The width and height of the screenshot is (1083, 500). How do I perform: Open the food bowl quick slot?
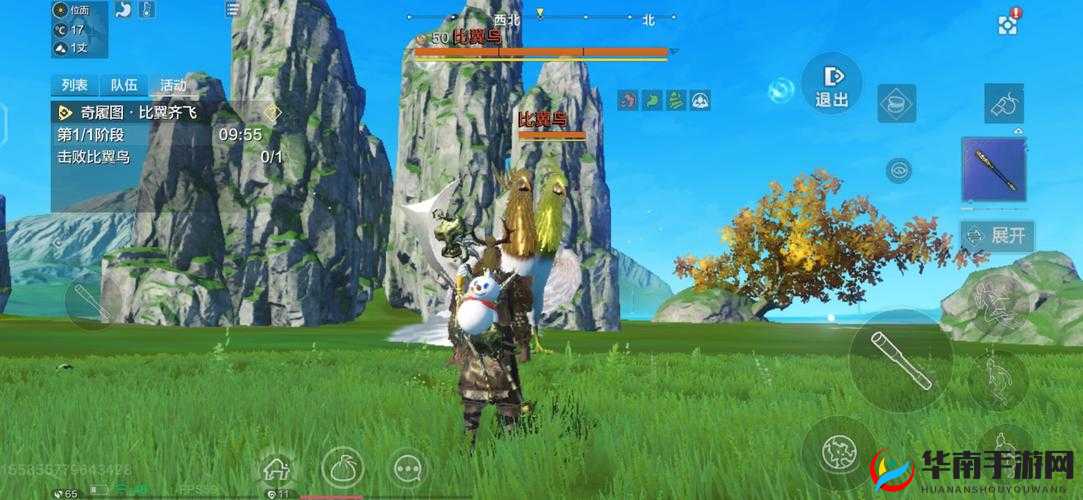click(896, 103)
